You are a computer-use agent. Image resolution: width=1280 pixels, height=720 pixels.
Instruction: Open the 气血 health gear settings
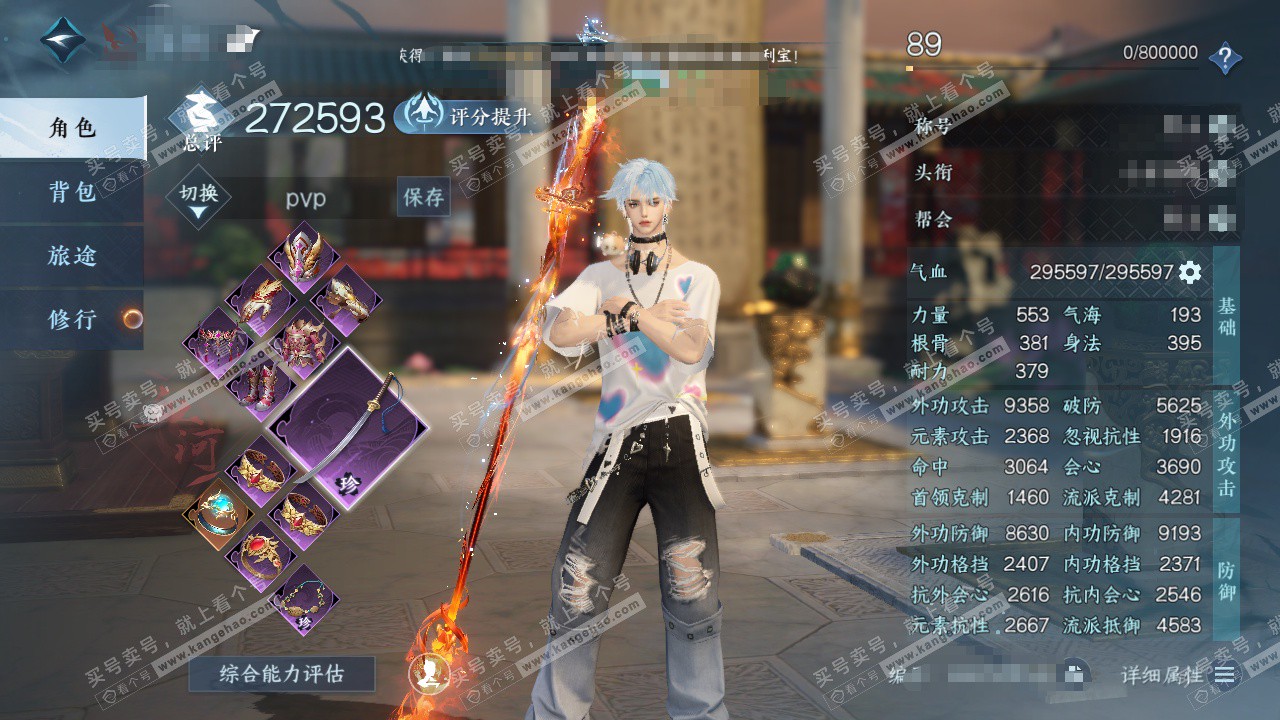[1190, 272]
